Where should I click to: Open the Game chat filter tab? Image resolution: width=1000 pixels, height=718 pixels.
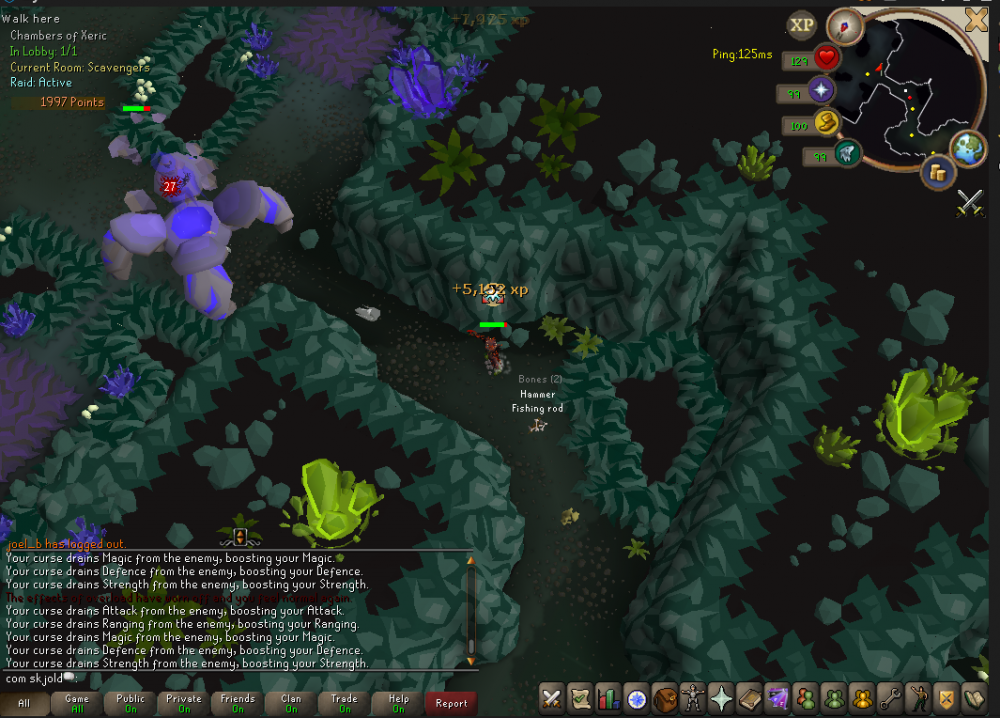(77, 703)
